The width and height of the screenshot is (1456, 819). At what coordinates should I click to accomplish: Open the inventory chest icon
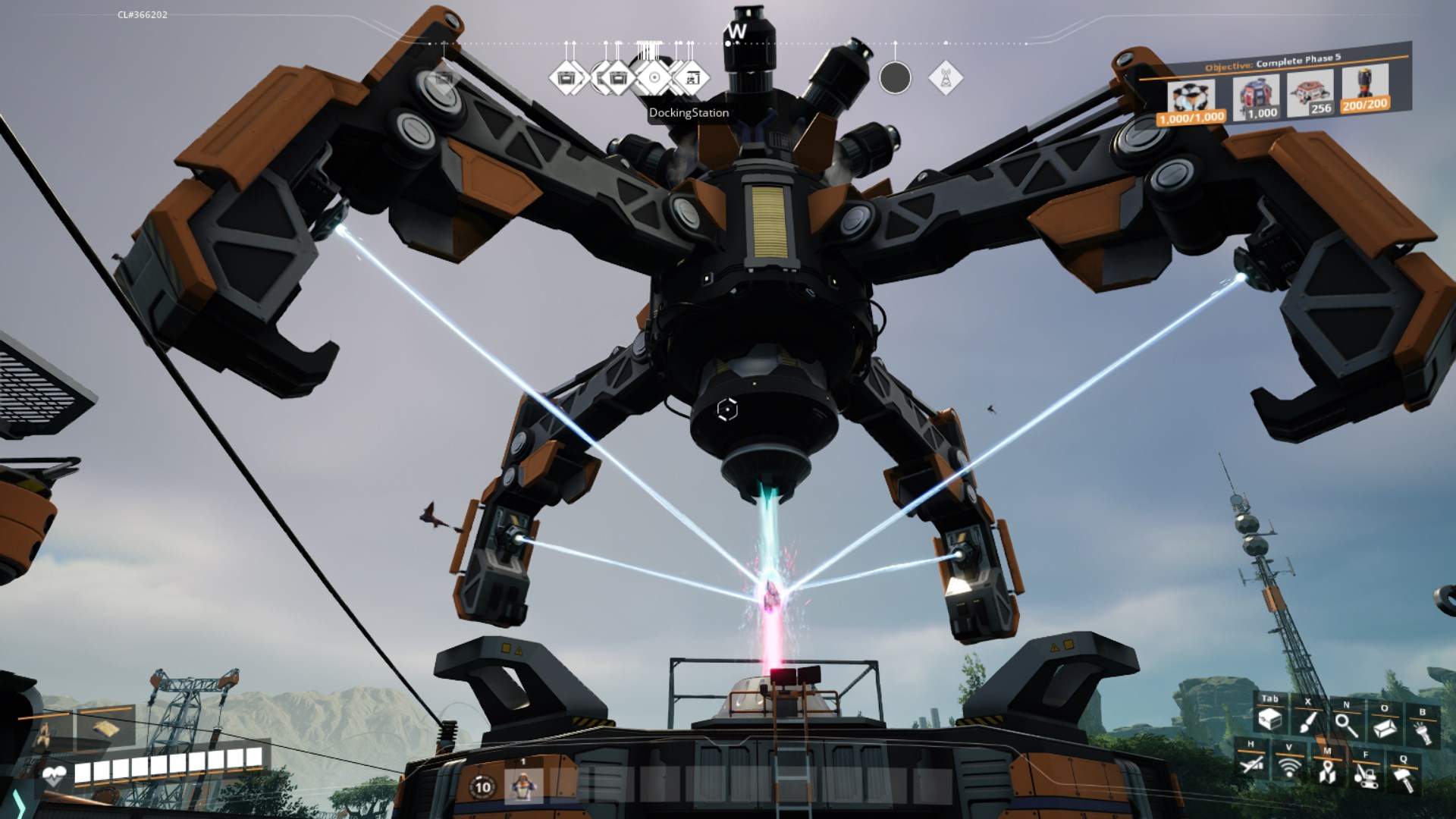[1269, 720]
